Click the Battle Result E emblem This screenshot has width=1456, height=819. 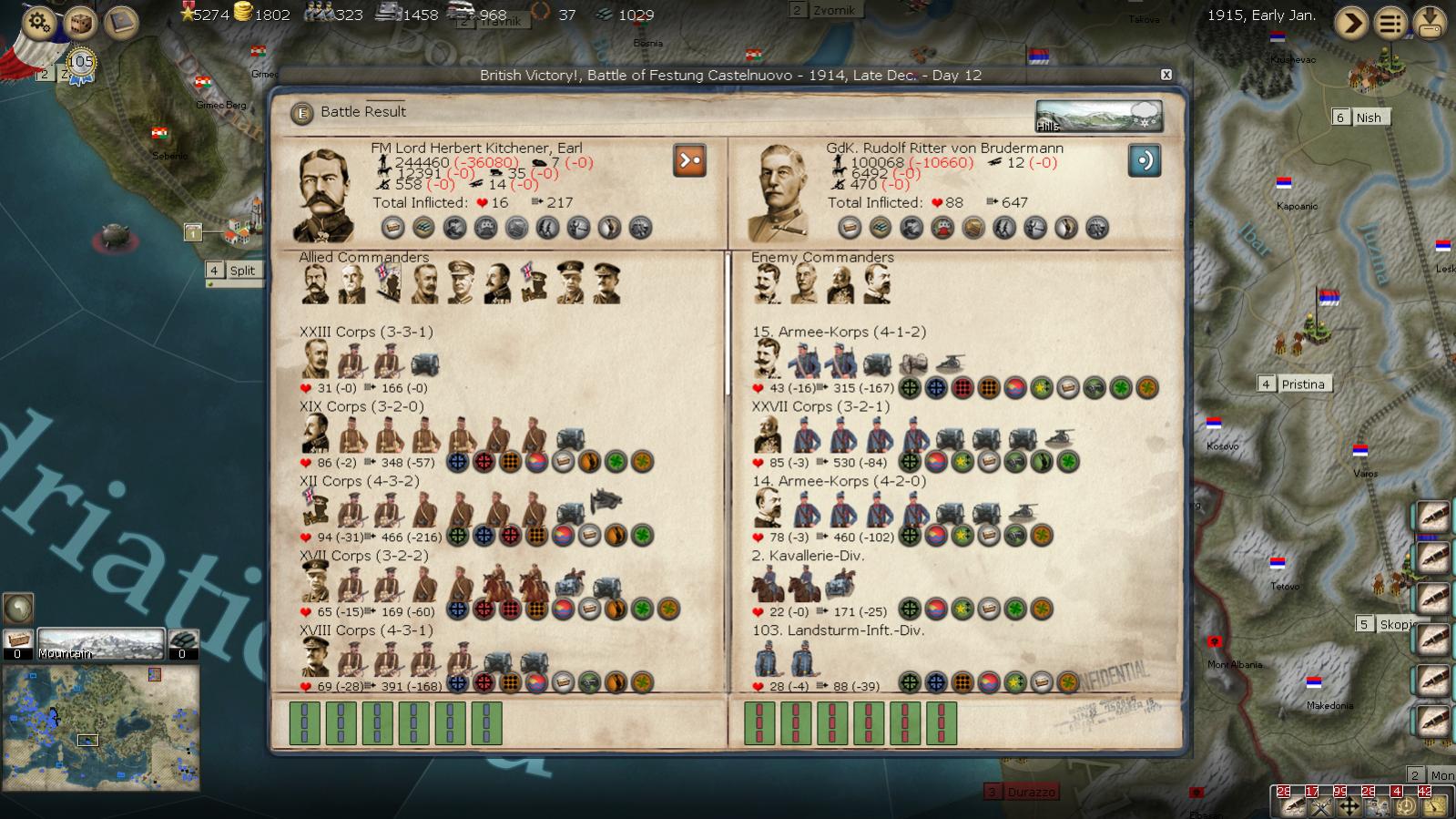[301, 113]
